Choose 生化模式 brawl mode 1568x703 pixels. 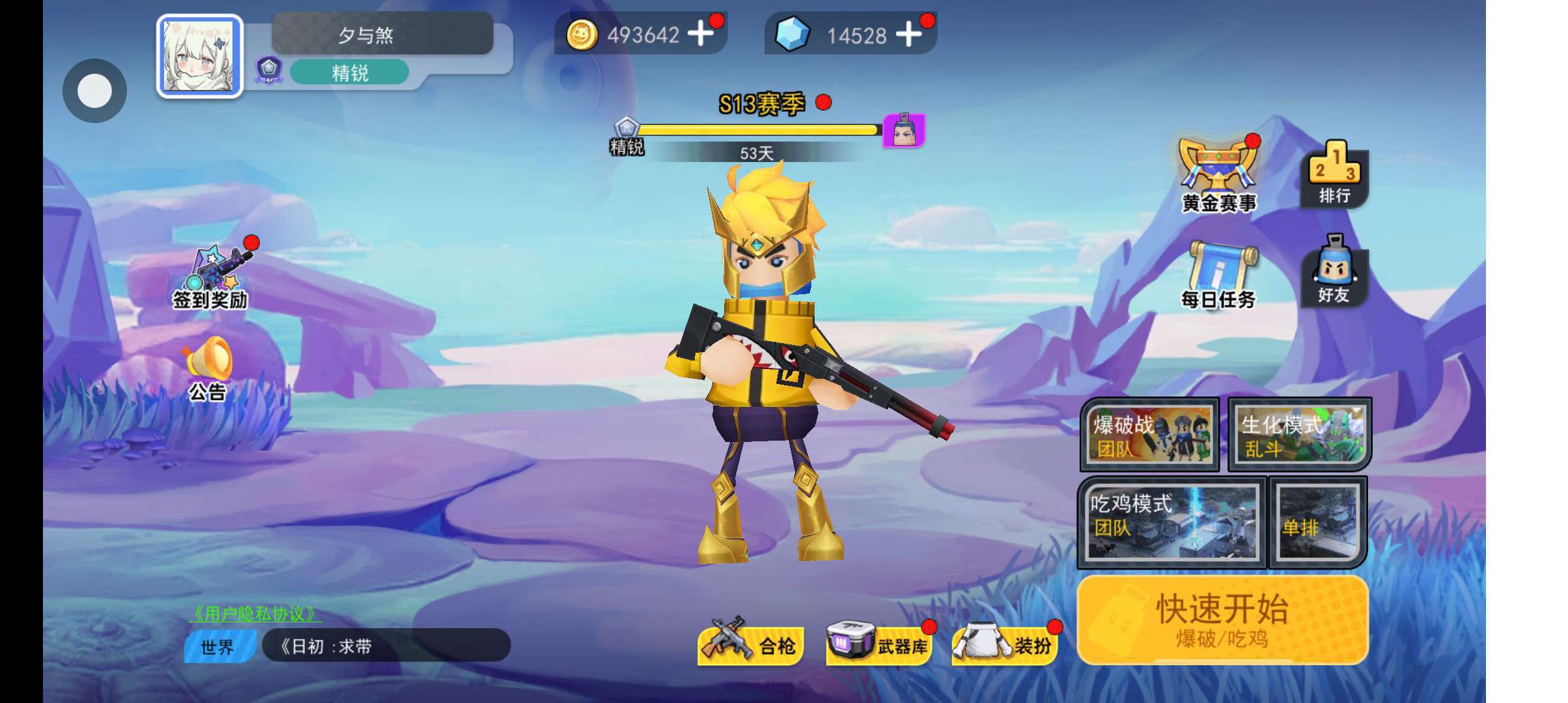(1299, 434)
